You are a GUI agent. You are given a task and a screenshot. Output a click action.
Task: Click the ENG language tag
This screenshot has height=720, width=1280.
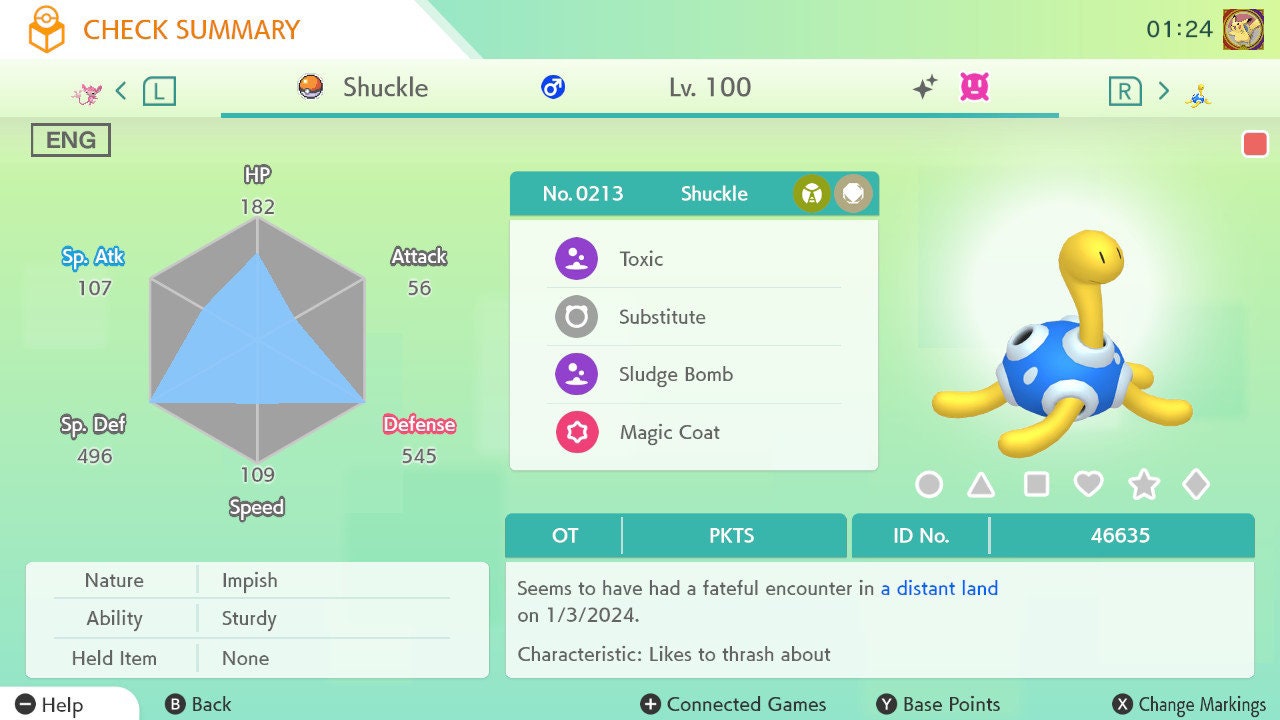tap(71, 140)
